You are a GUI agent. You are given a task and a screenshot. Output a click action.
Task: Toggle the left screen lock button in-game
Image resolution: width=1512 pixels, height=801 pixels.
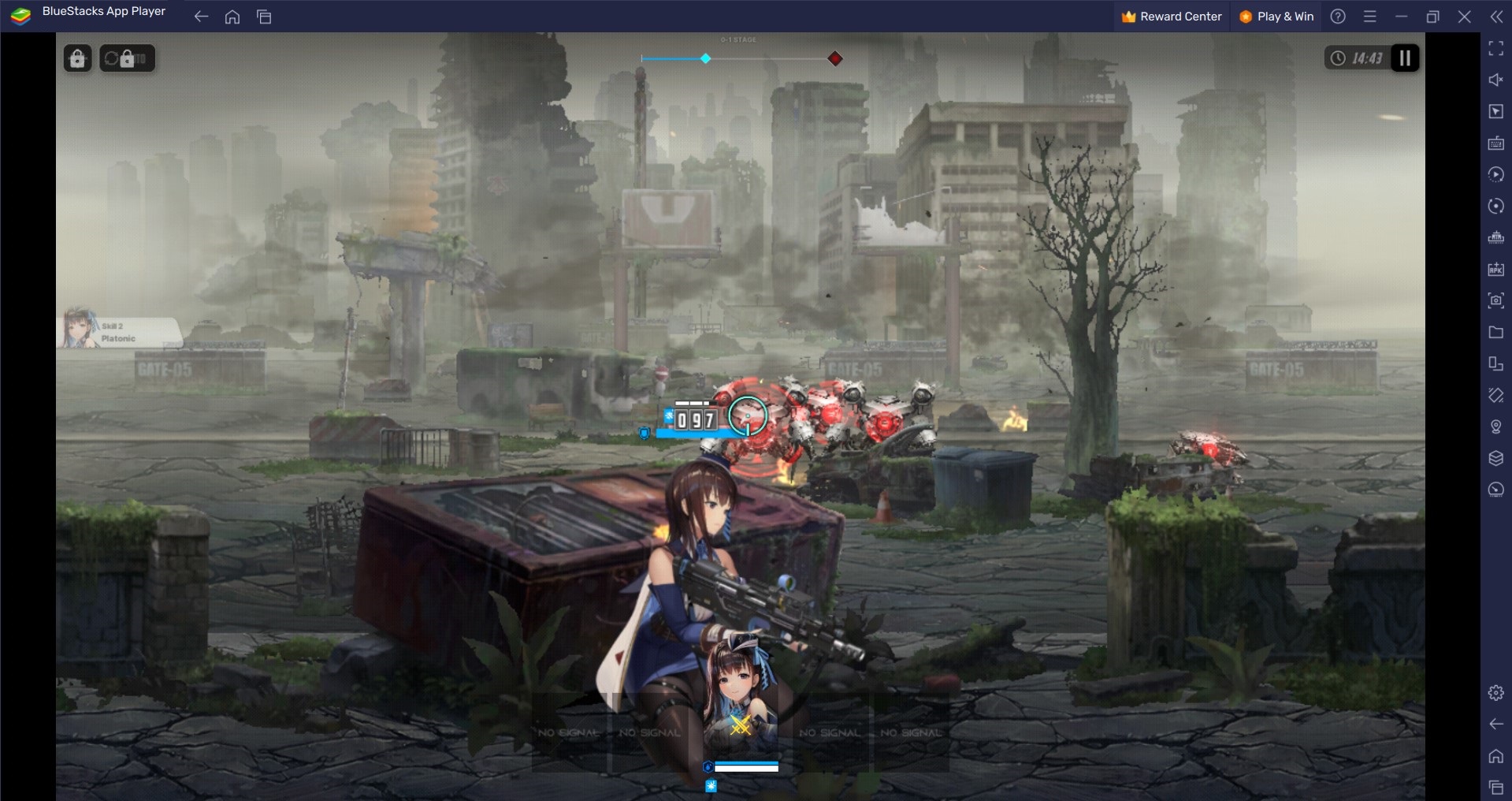point(76,58)
